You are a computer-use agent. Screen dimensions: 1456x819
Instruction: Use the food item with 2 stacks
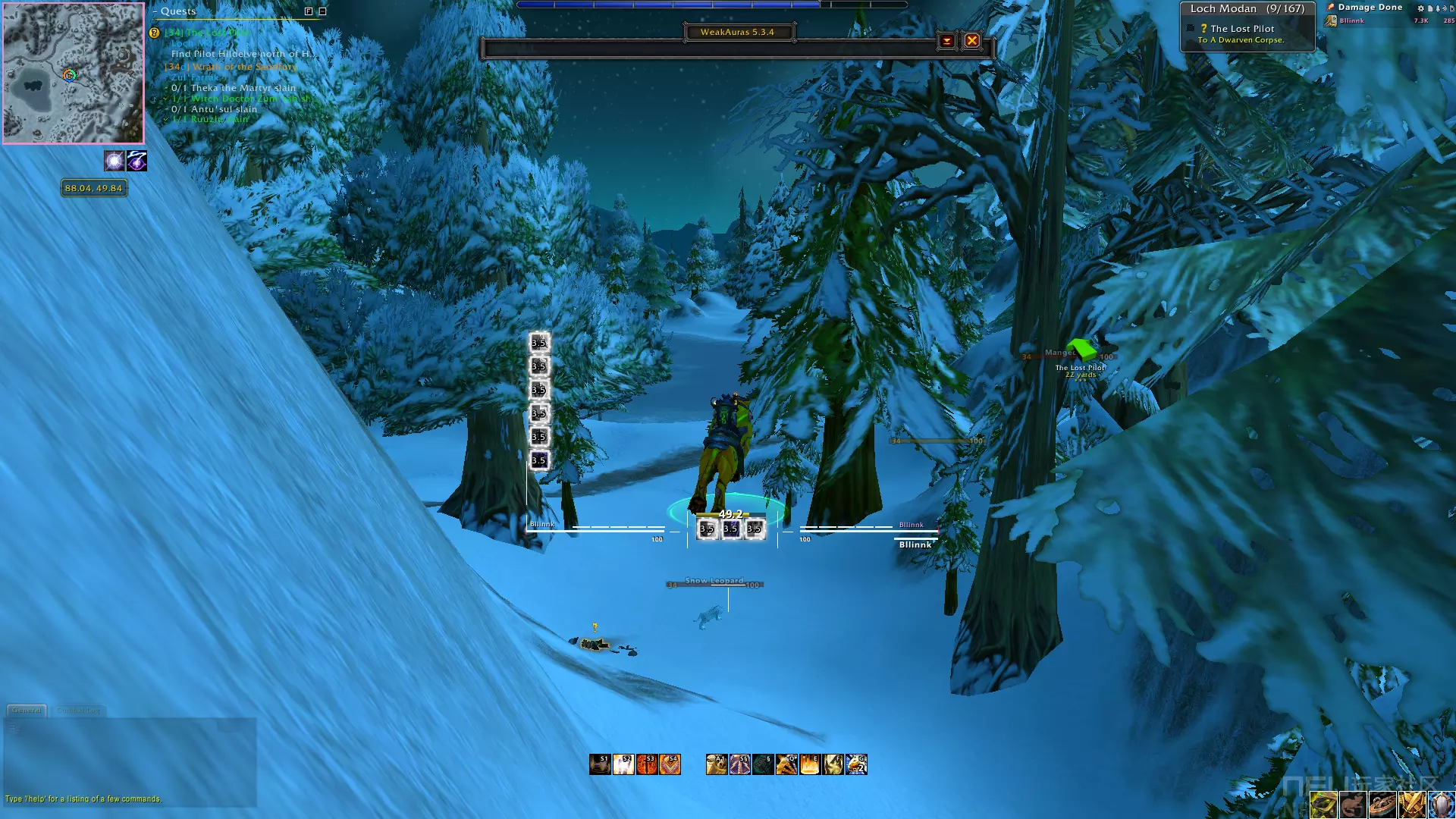coord(857,764)
